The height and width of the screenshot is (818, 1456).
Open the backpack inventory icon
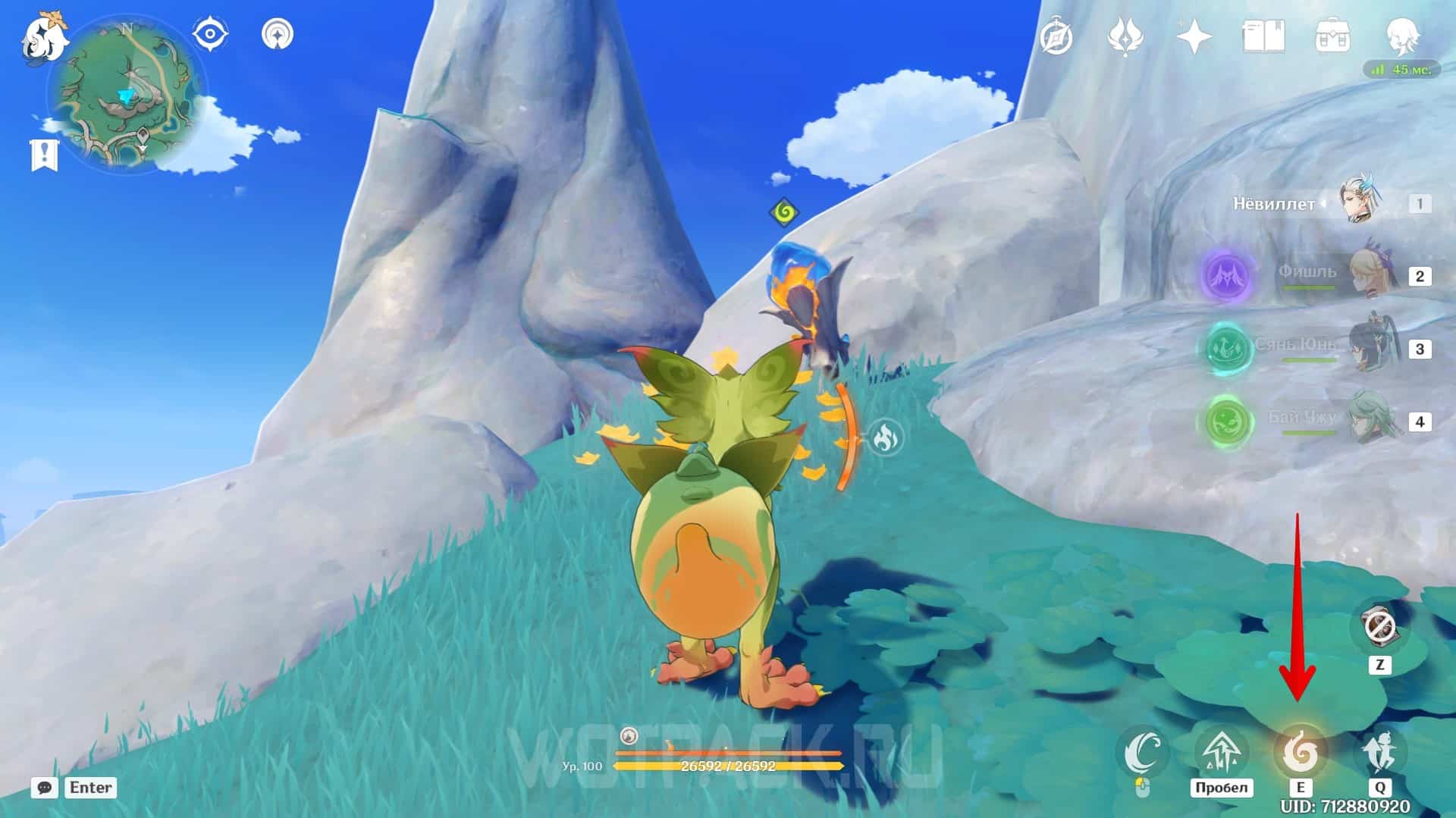(1332, 36)
